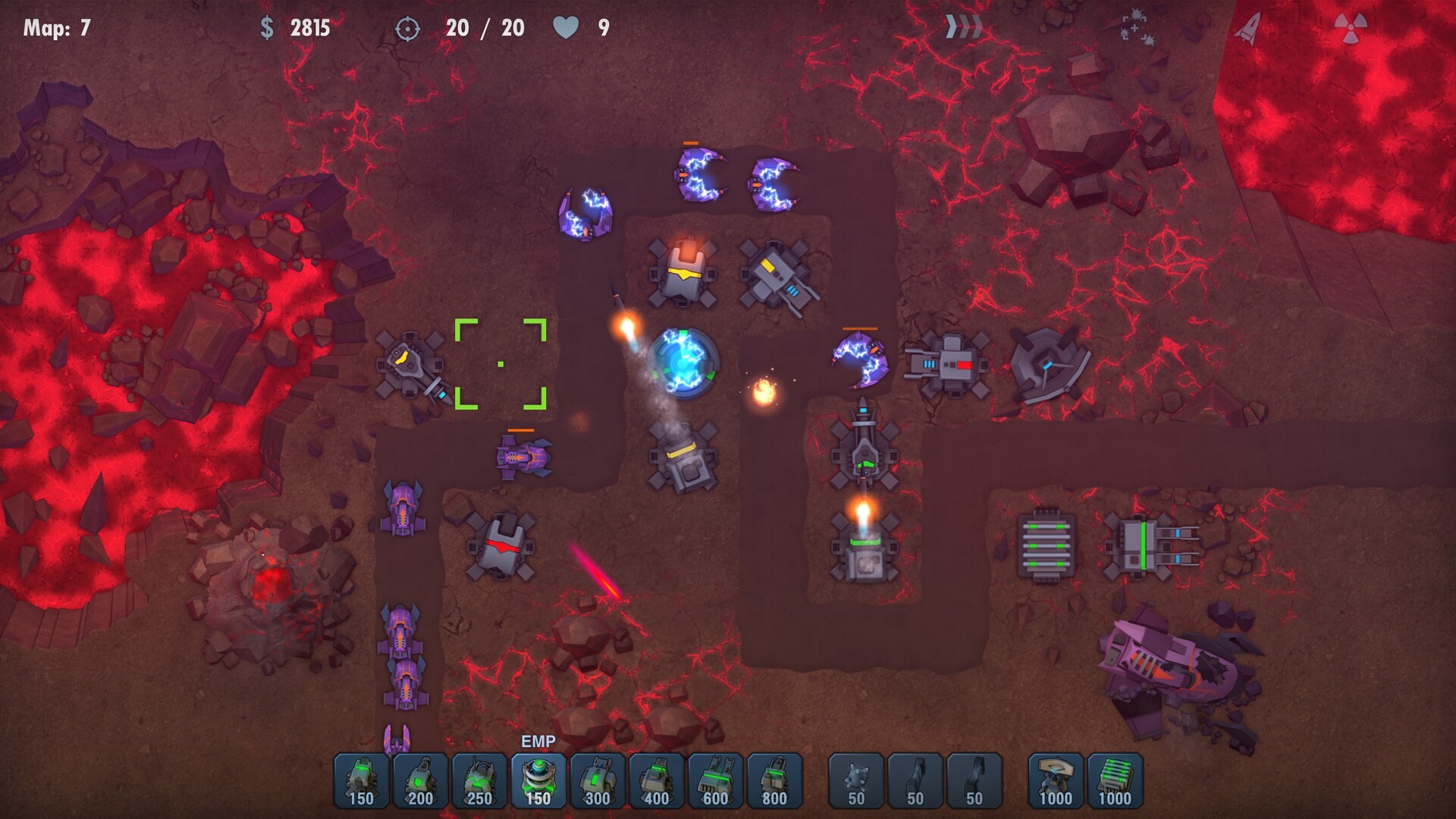The width and height of the screenshot is (1456, 819).
Task: Deselect the highlighted EMP tower
Action: click(x=539, y=781)
